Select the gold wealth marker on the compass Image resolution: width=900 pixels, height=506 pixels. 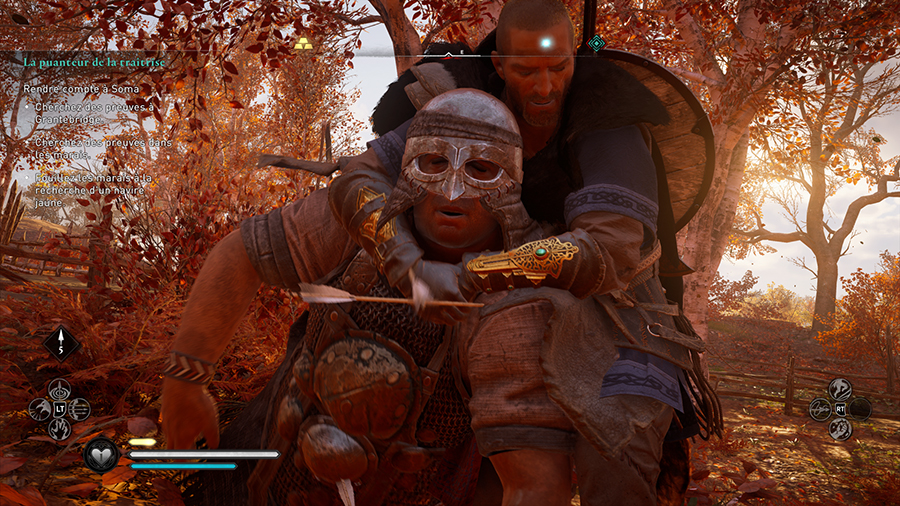pos(303,44)
